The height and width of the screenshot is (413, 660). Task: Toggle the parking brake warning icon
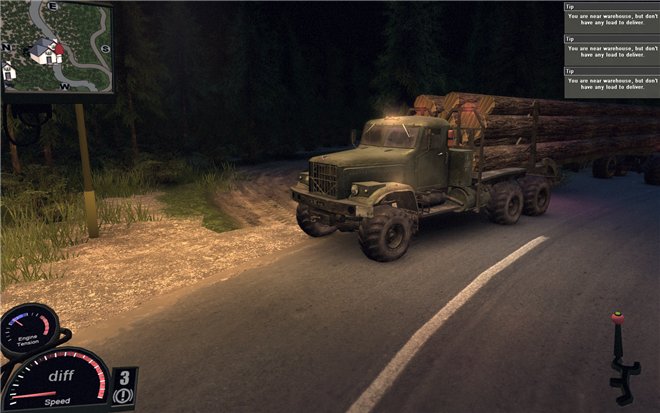tap(124, 396)
